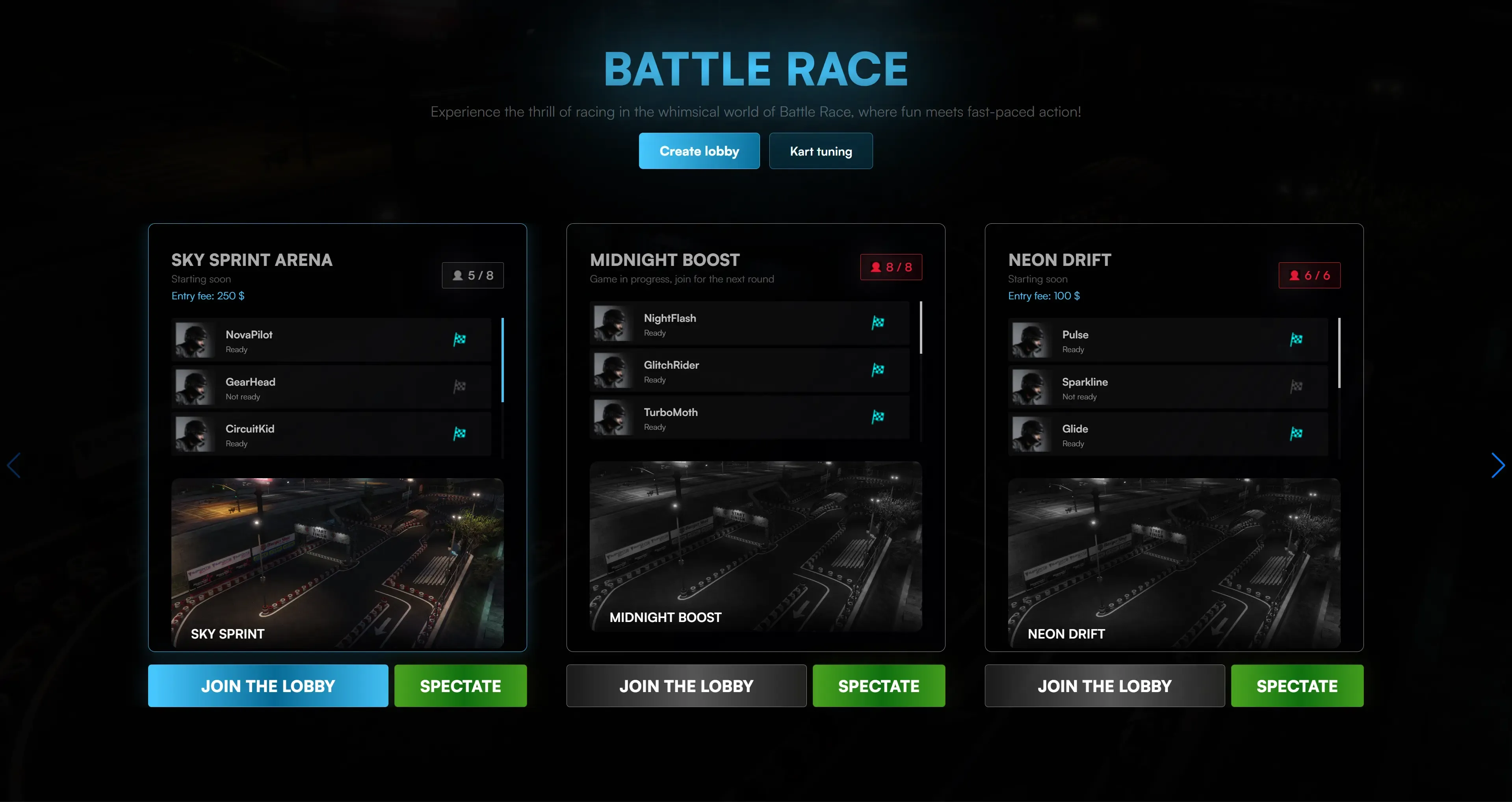This screenshot has width=1512, height=802.
Task: Toggle CircuitKid's ready flag
Action: point(460,433)
